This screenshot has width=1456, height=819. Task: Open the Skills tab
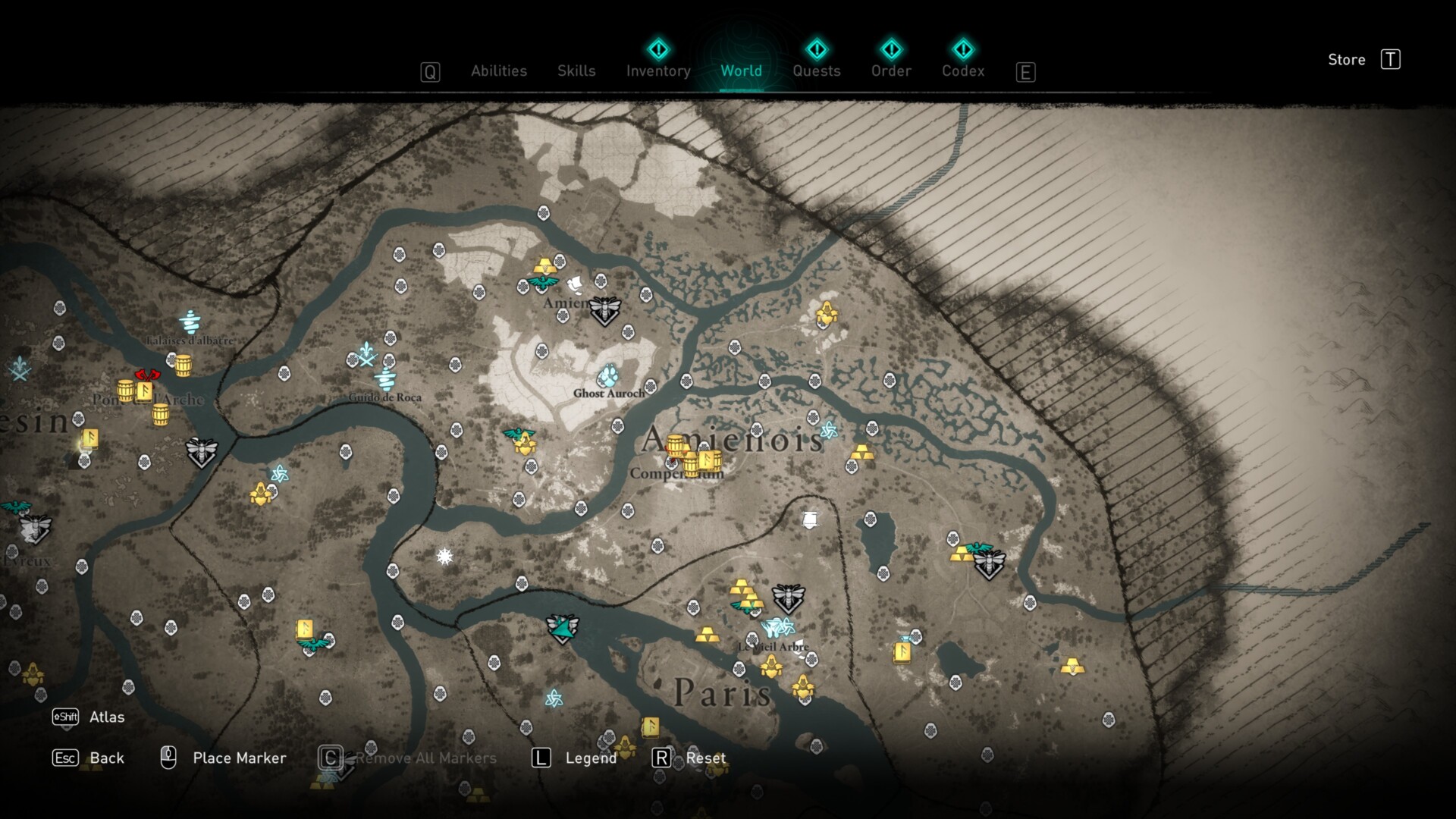click(x=576, y=71)
